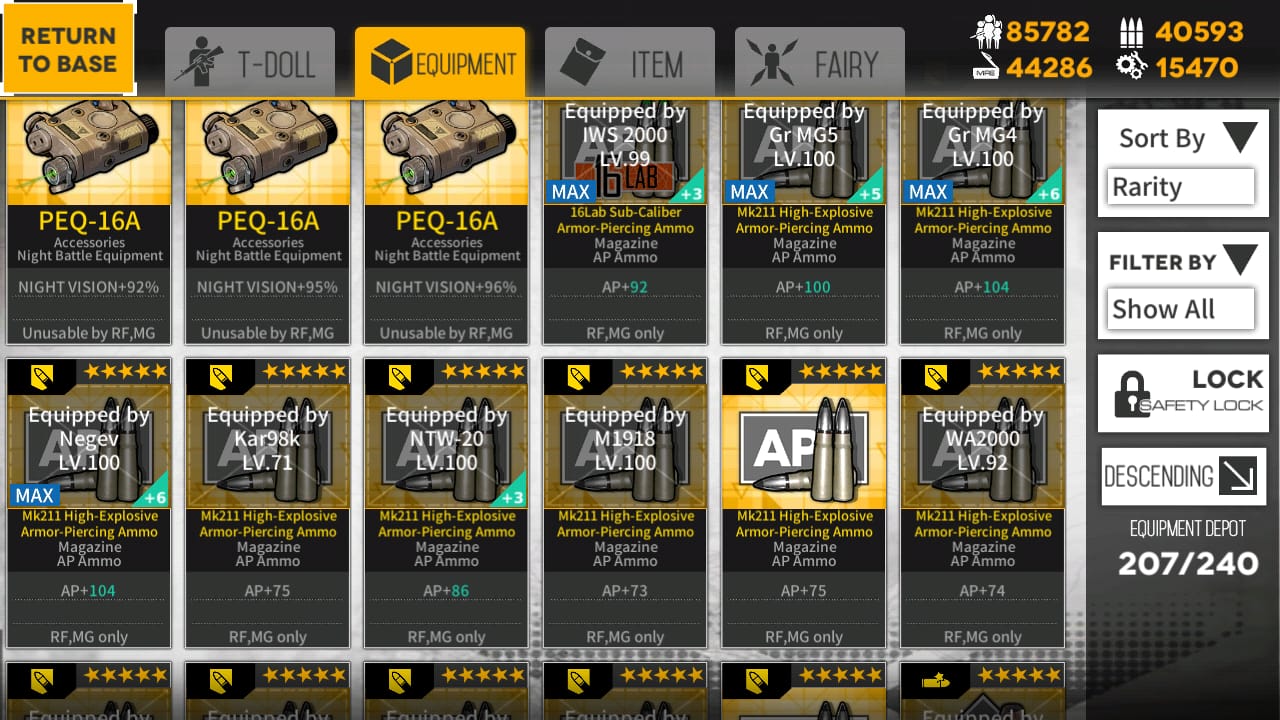Expand the Sort By dropdown arrow
Screen dimensions: 1280x720
(x=1240, y=138)
